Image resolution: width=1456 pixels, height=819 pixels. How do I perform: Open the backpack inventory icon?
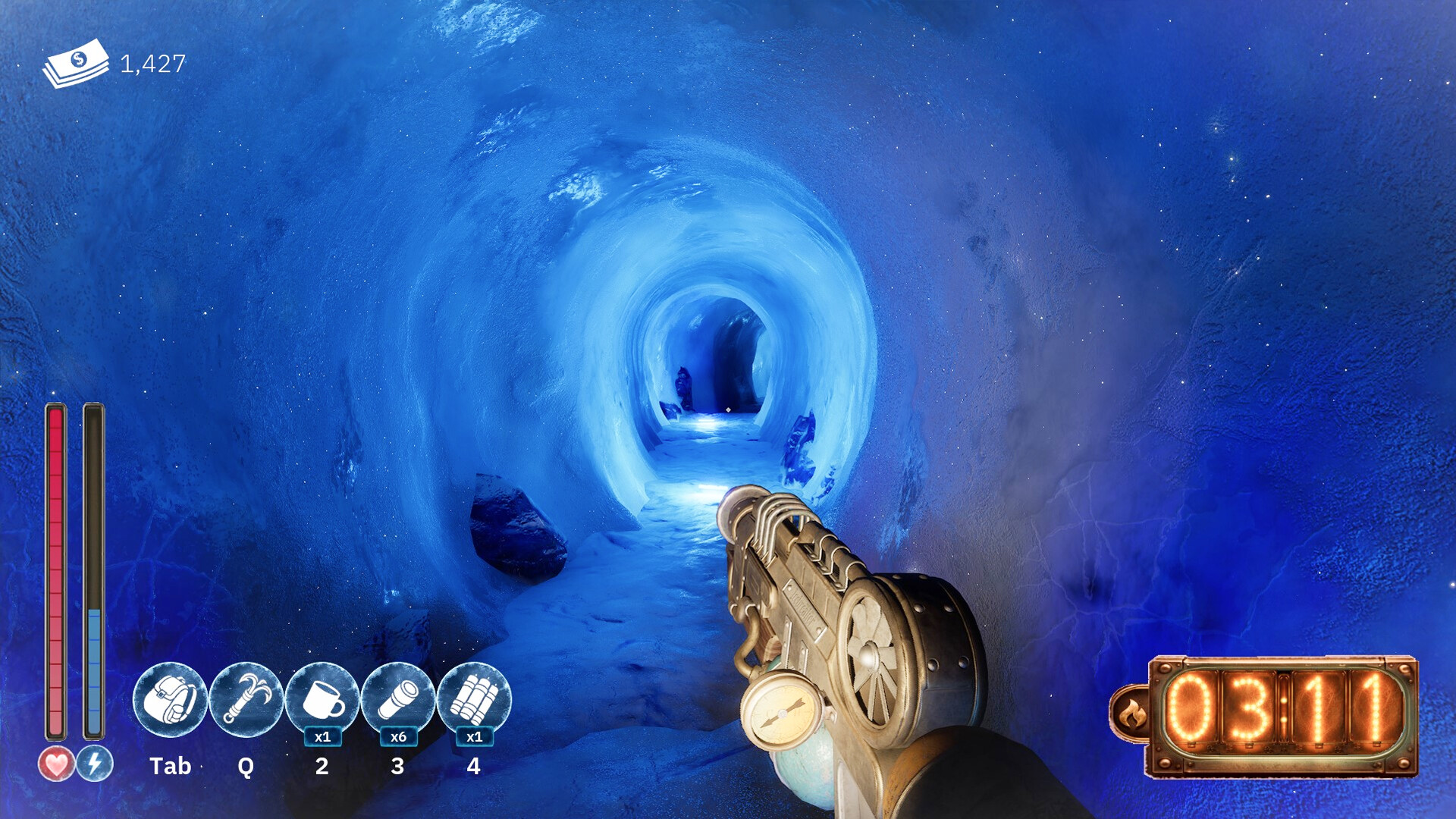click(170, 699)
